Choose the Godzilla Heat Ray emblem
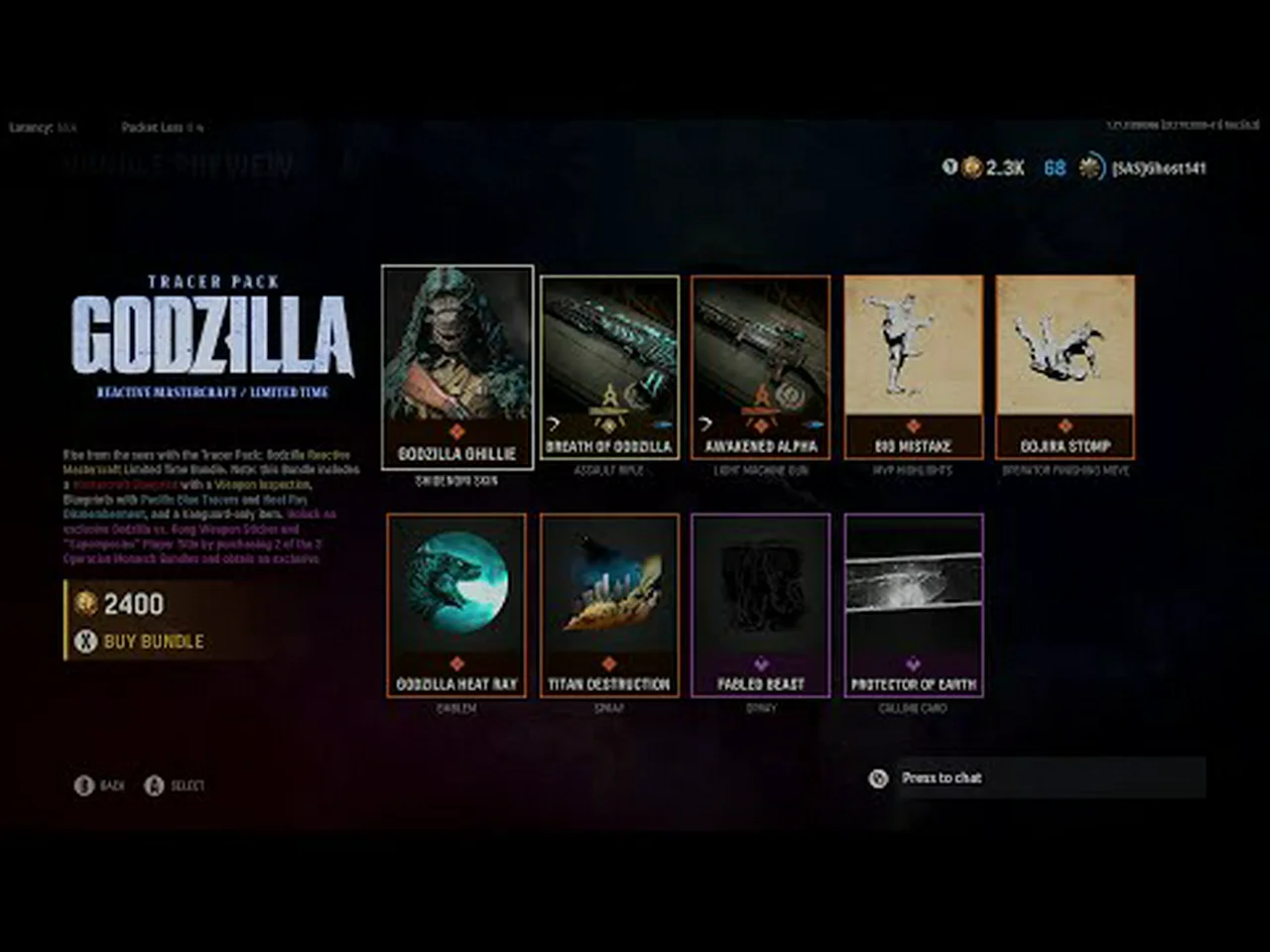This screenshot has width=1270, height=952. 456,605
